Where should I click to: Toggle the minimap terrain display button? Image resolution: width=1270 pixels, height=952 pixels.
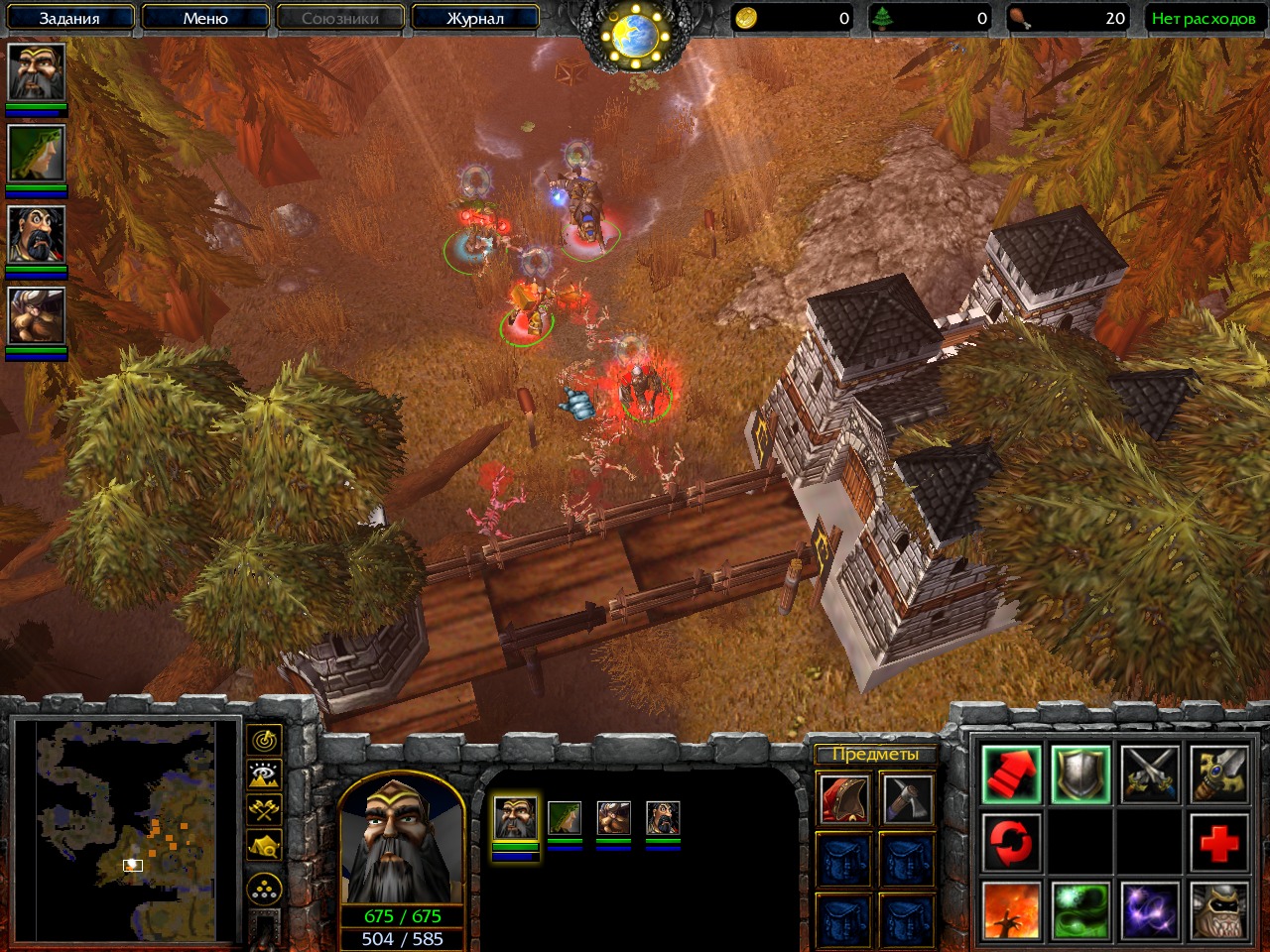(x=264, y=775)
